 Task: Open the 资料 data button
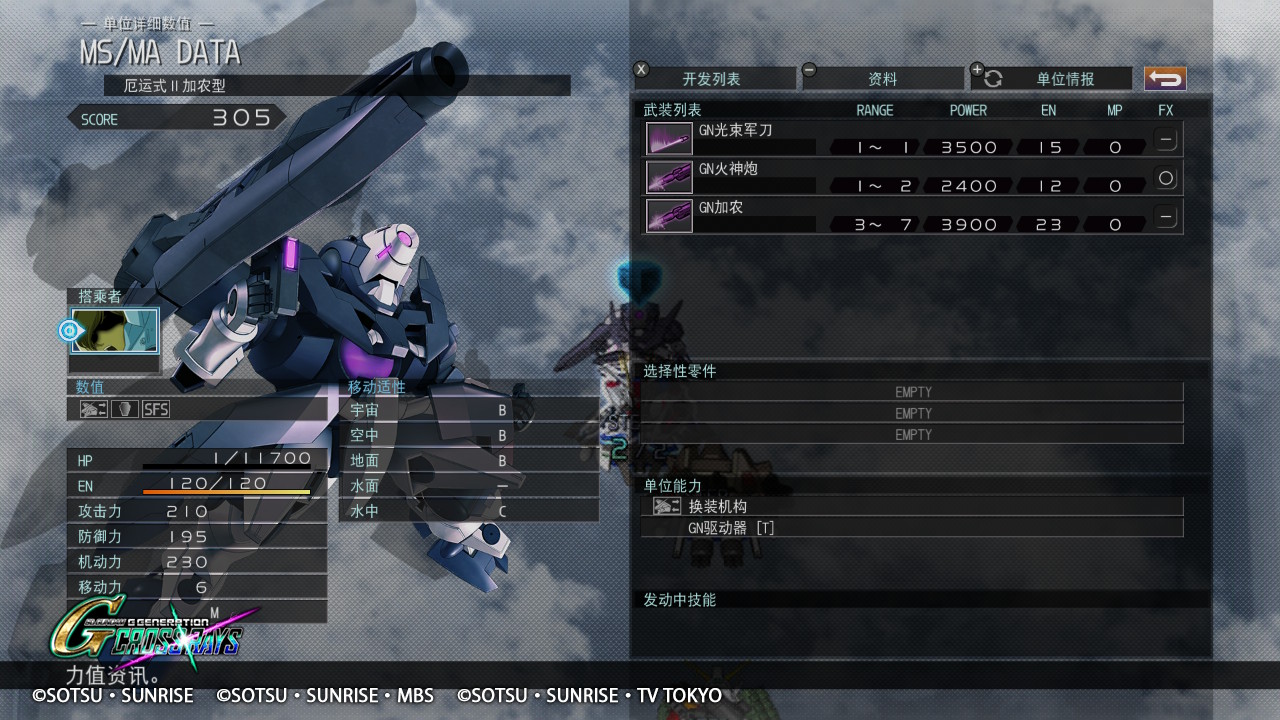point(882,79)
